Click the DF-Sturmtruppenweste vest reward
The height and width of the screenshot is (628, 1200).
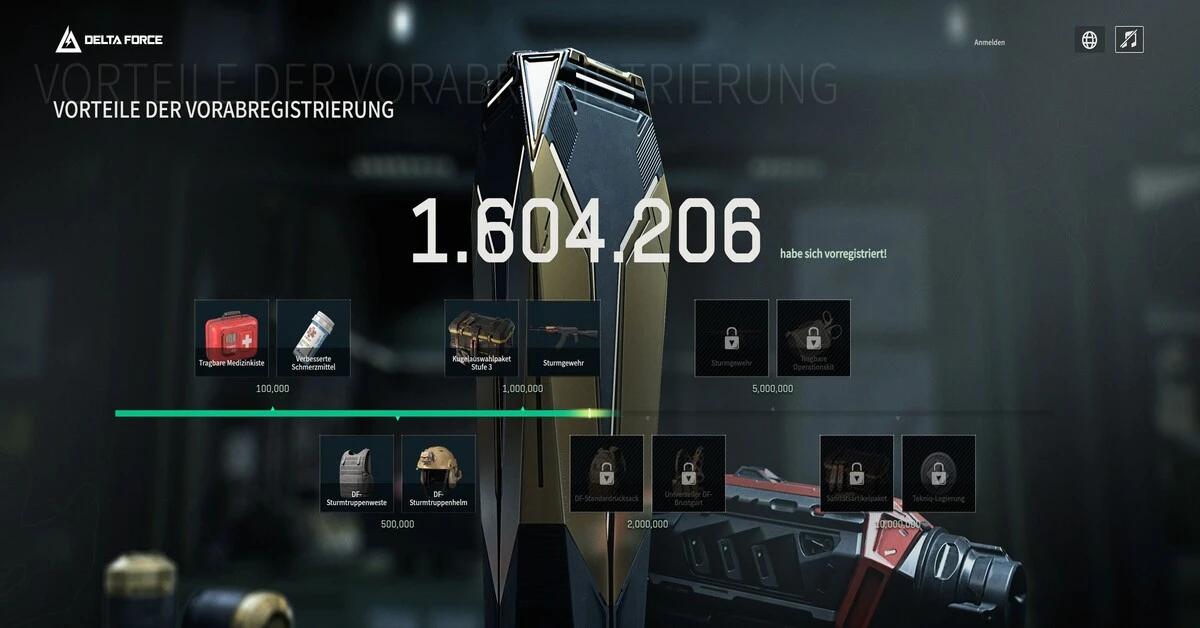point(357,473)
